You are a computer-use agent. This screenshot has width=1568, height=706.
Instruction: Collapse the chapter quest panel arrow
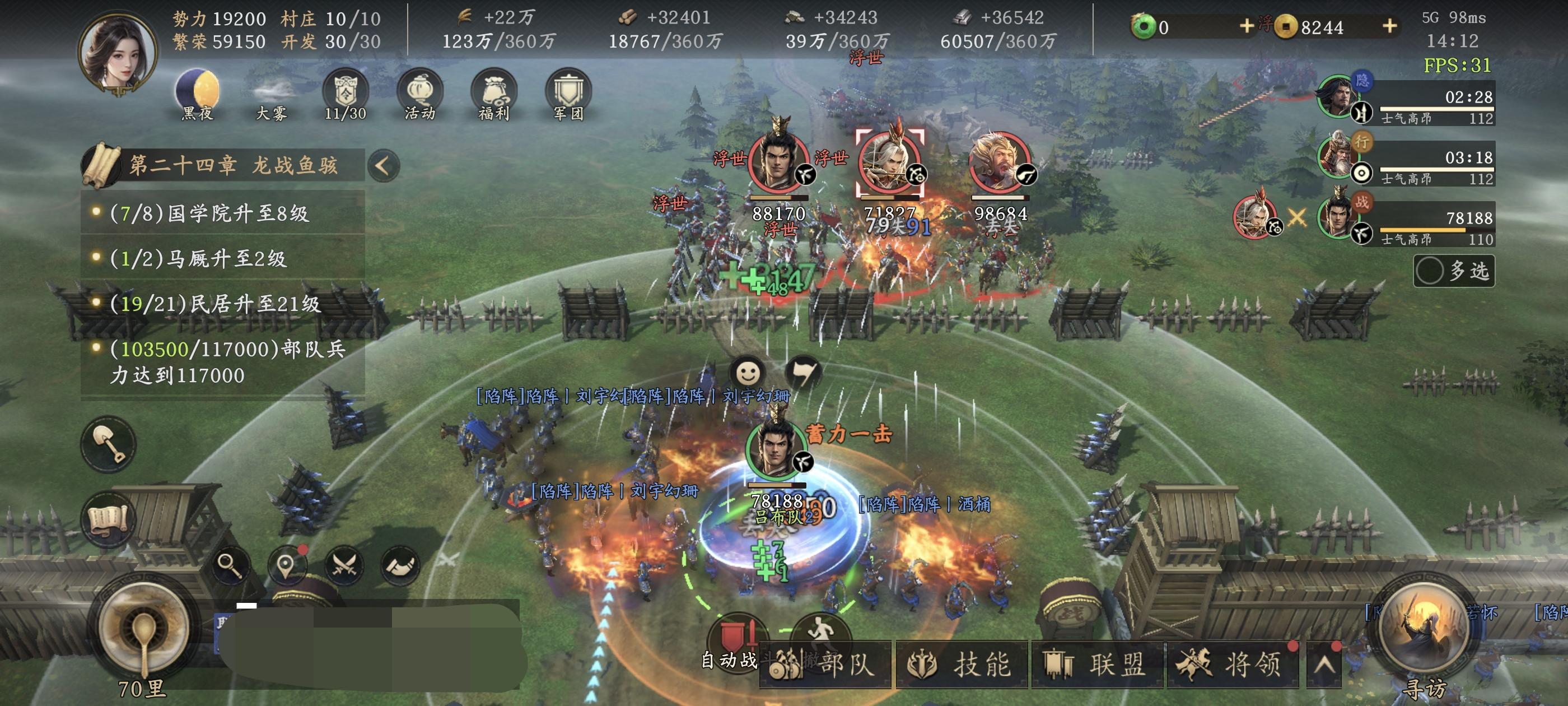[383, 166]
